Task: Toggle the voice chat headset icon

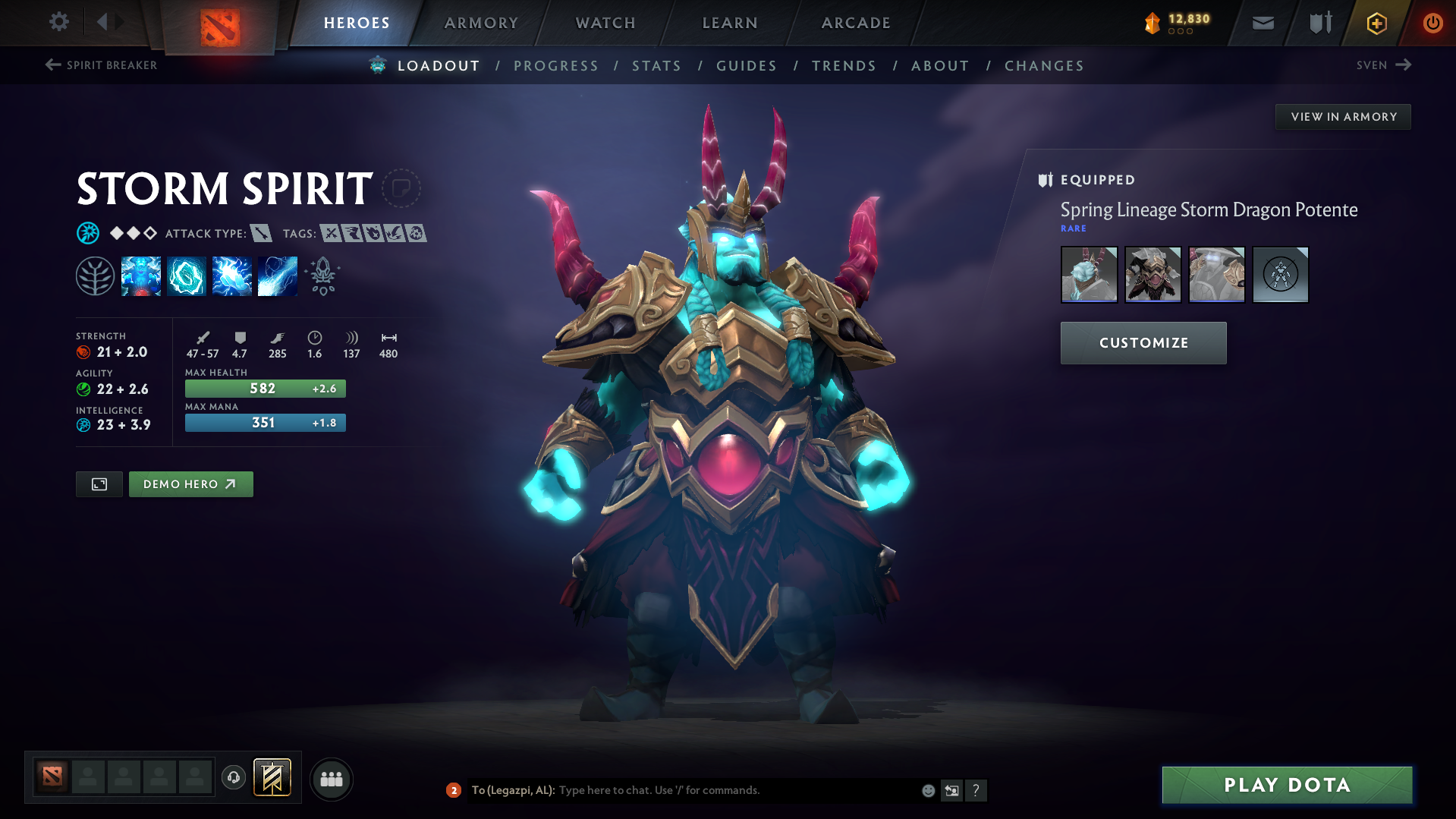Action: point(233,778)
